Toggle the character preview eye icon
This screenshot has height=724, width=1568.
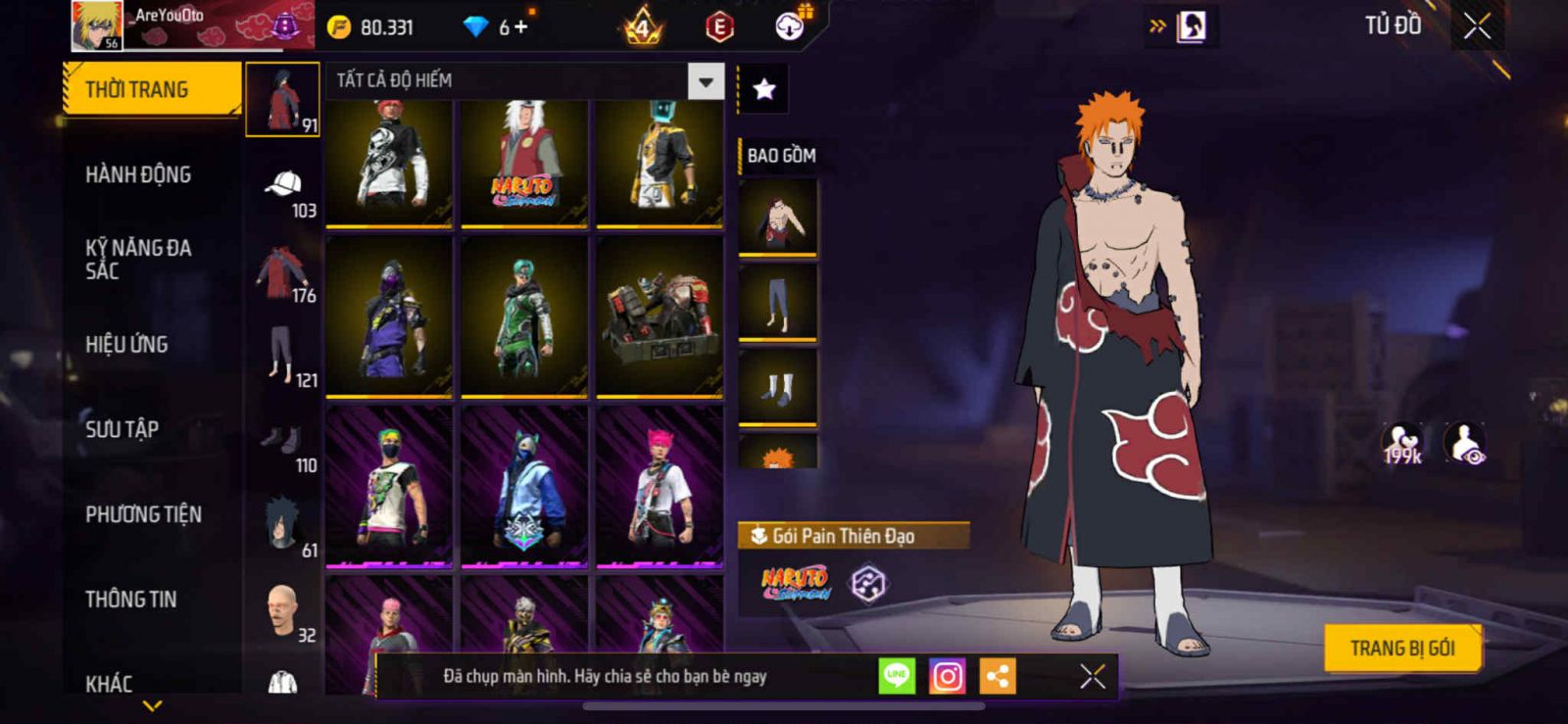tap(1465, 444)
